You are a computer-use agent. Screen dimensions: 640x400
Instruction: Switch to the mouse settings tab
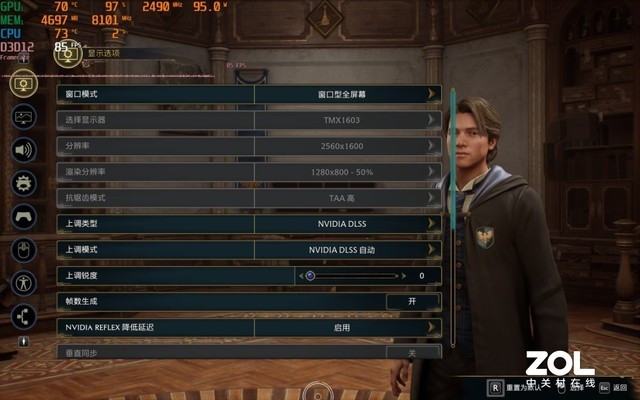tap(24, 249)
